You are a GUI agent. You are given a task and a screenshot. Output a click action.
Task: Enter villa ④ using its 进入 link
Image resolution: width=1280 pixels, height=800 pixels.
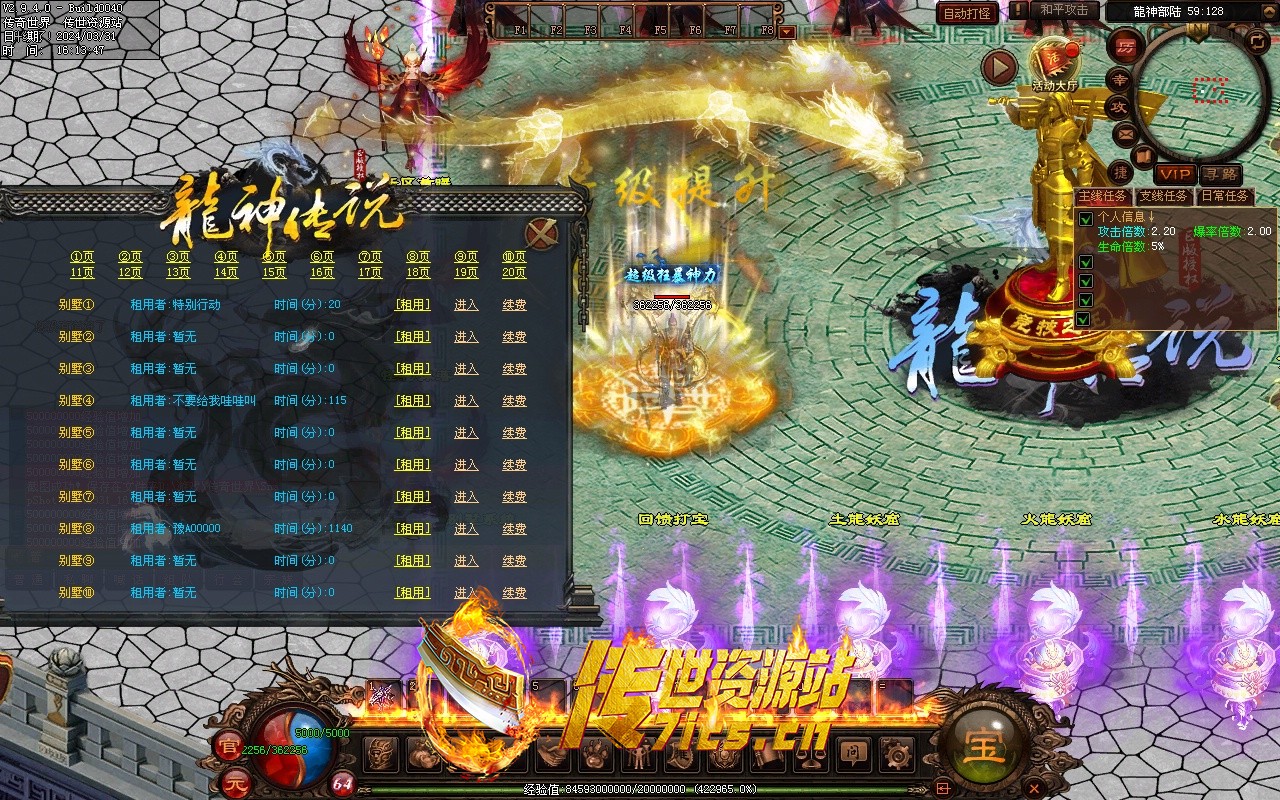point(466,401)
